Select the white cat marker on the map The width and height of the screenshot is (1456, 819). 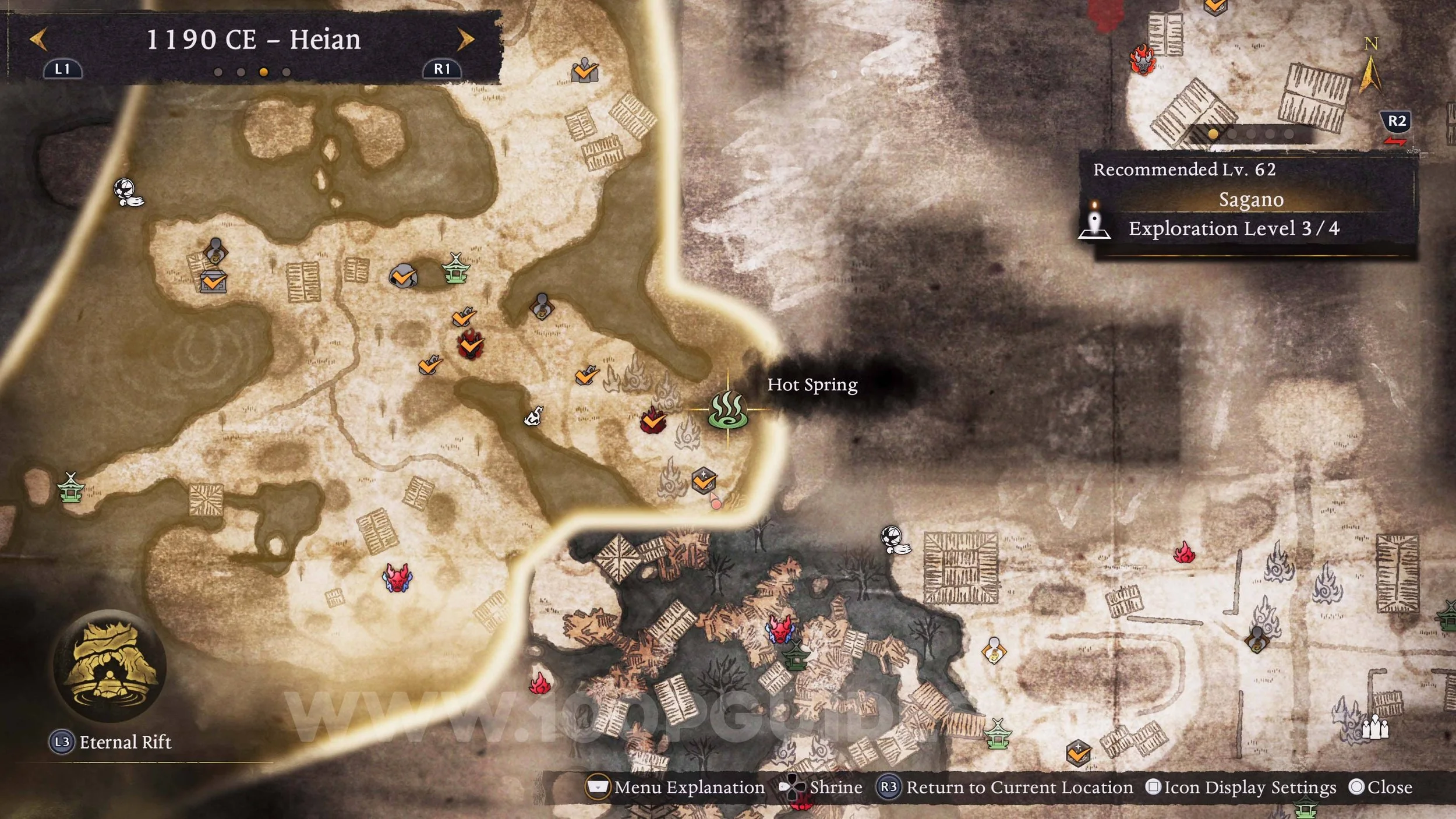[533, 416]
